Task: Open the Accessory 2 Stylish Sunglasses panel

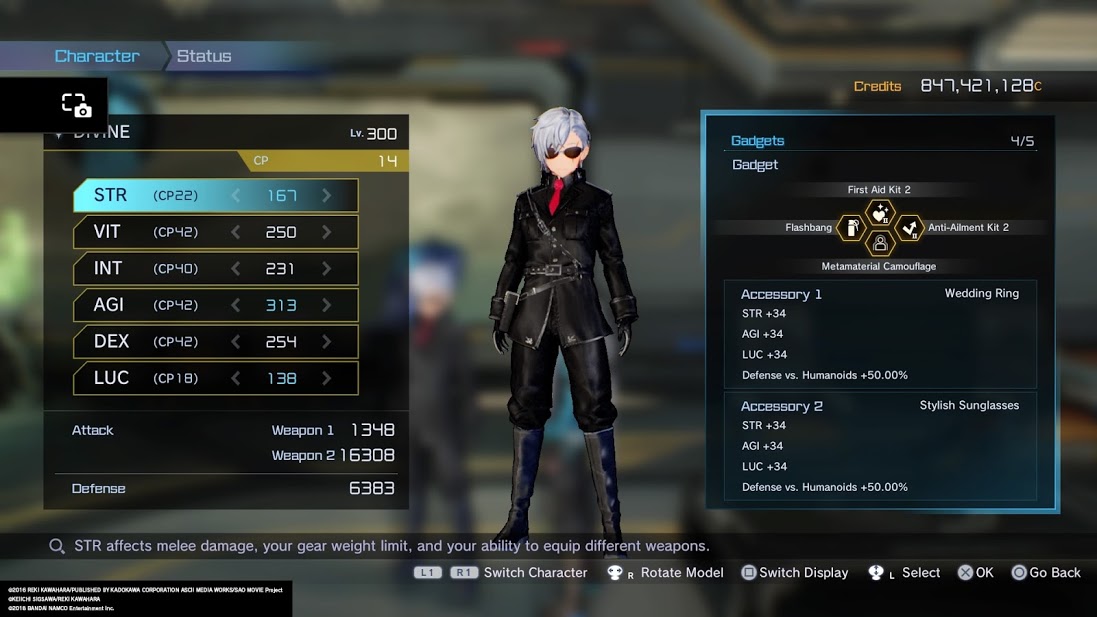Action: pyautogui.click(x=880, y=446)
